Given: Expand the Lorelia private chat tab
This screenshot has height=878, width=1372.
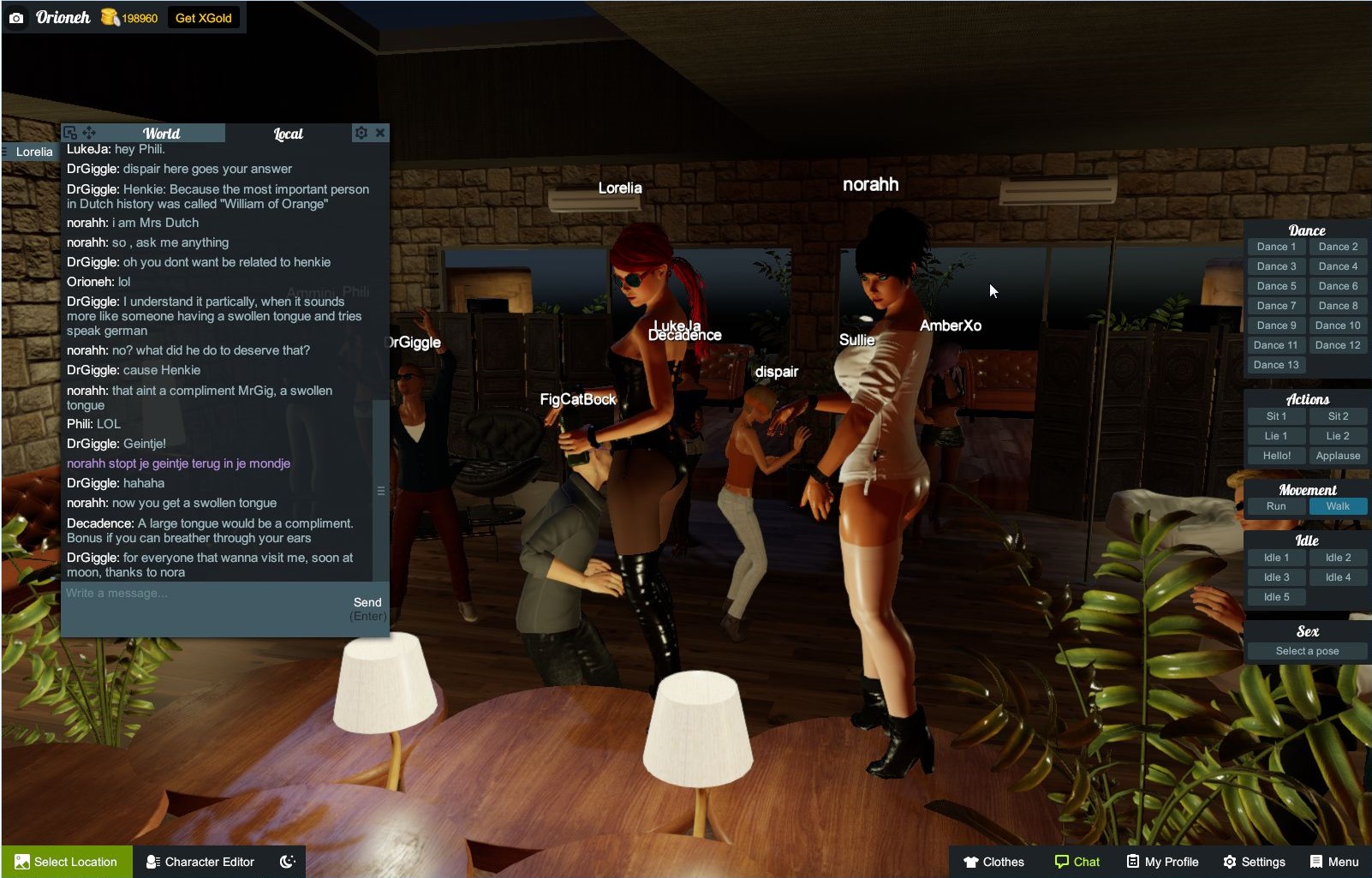Looking at the screenshot, I should (33, 151).
